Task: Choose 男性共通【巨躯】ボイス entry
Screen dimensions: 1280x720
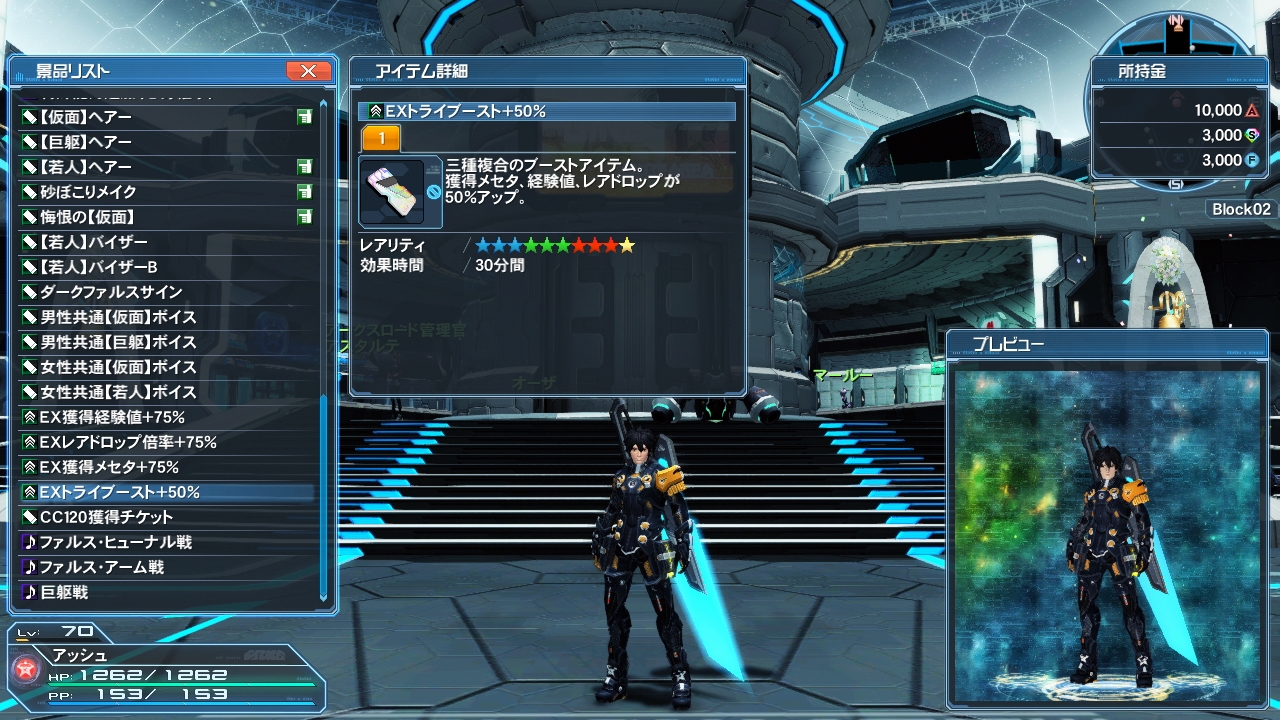Action: pos(118,342)
